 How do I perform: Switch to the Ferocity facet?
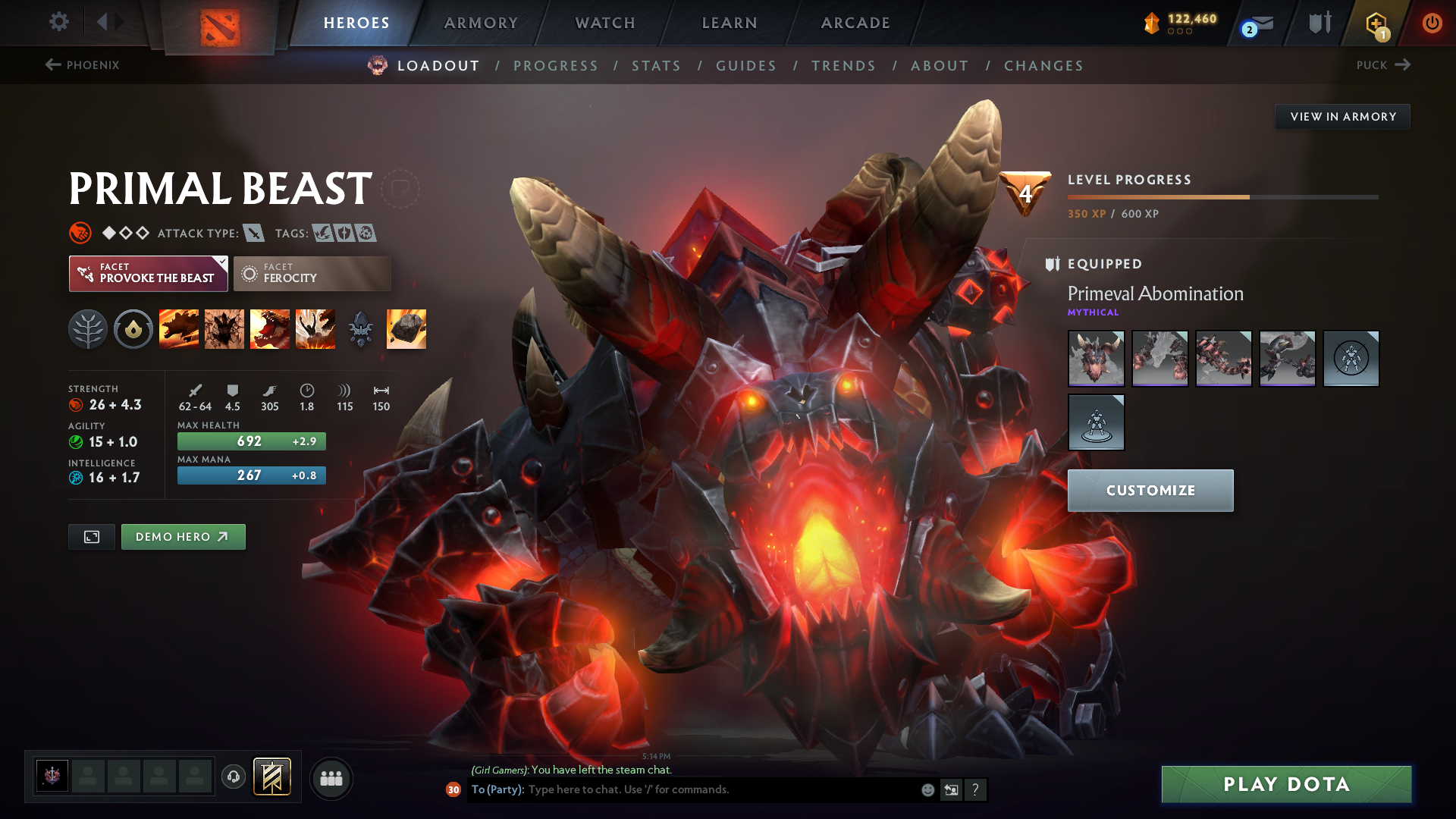[312, 274]
